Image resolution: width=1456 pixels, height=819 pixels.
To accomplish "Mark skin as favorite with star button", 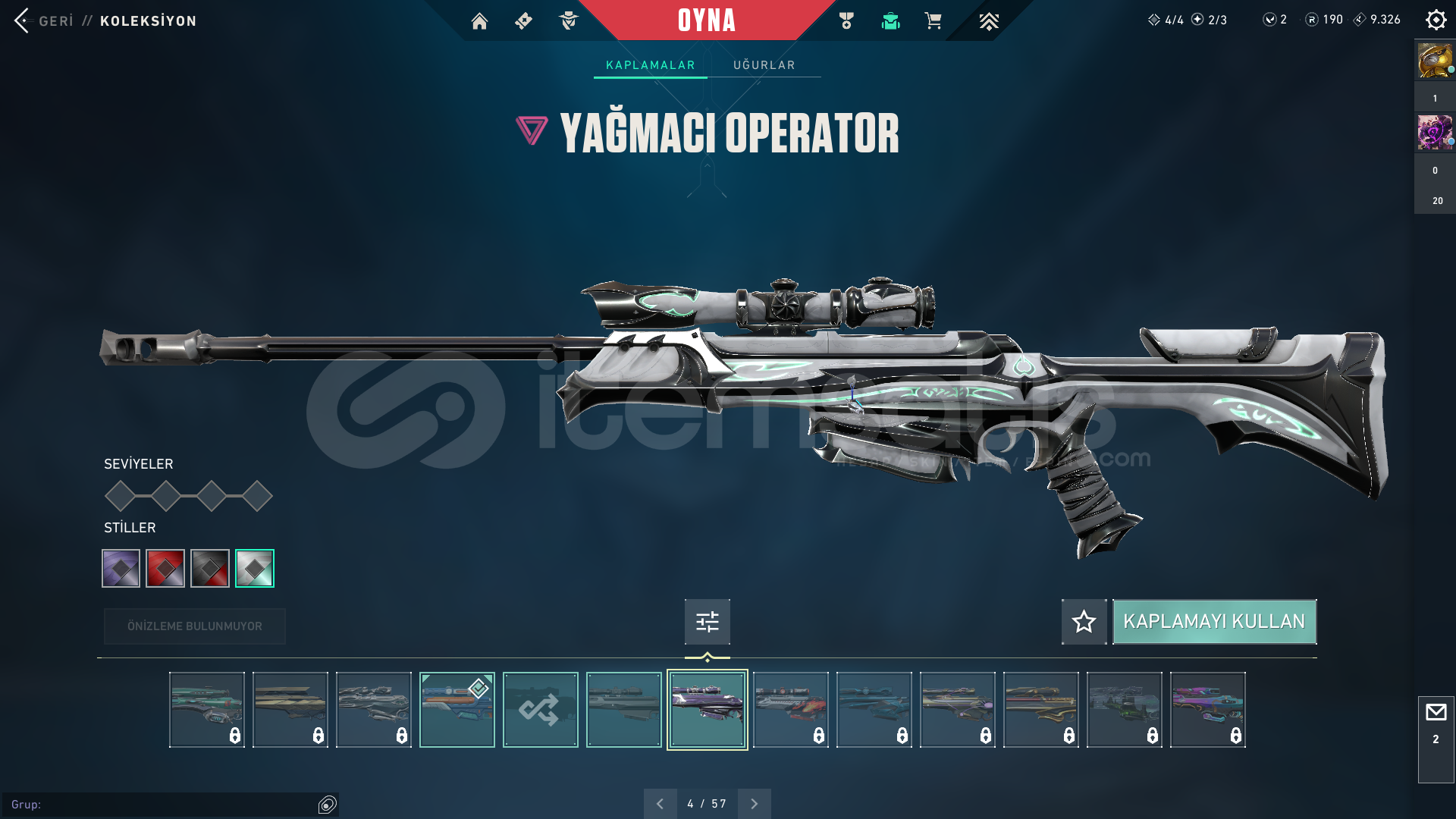I will 1084,622.
